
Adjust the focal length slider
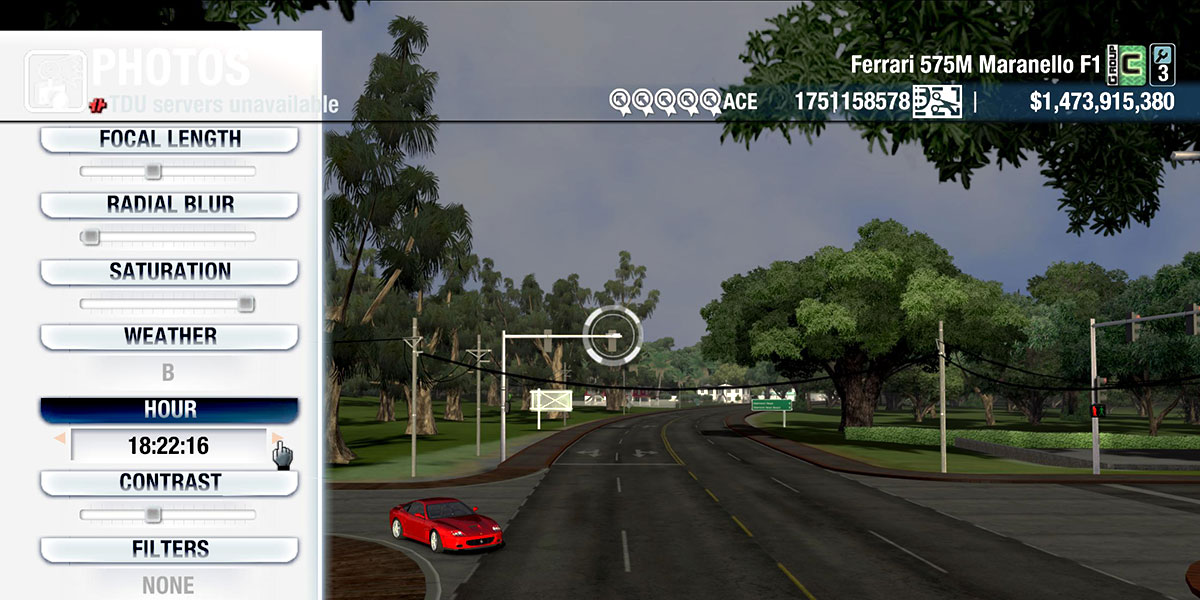coord(153,171)
